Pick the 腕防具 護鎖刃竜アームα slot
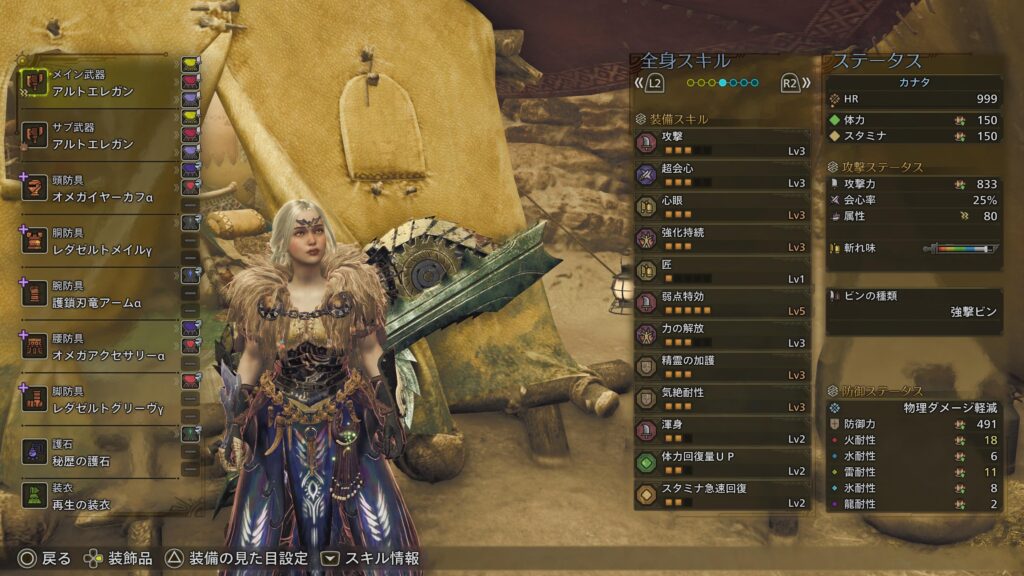Viewport: 1024px width, 576px height. pyautogui.click(x=98, y=292)
